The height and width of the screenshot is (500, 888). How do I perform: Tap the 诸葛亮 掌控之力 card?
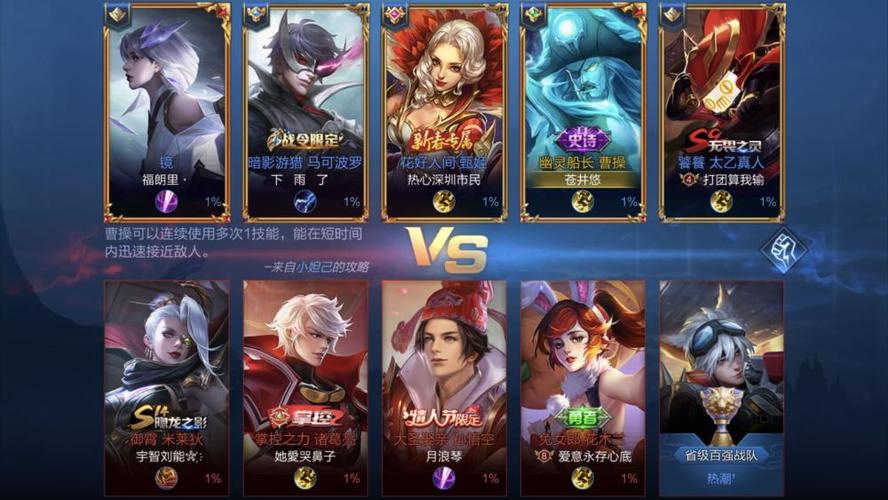tap(305, 385)
